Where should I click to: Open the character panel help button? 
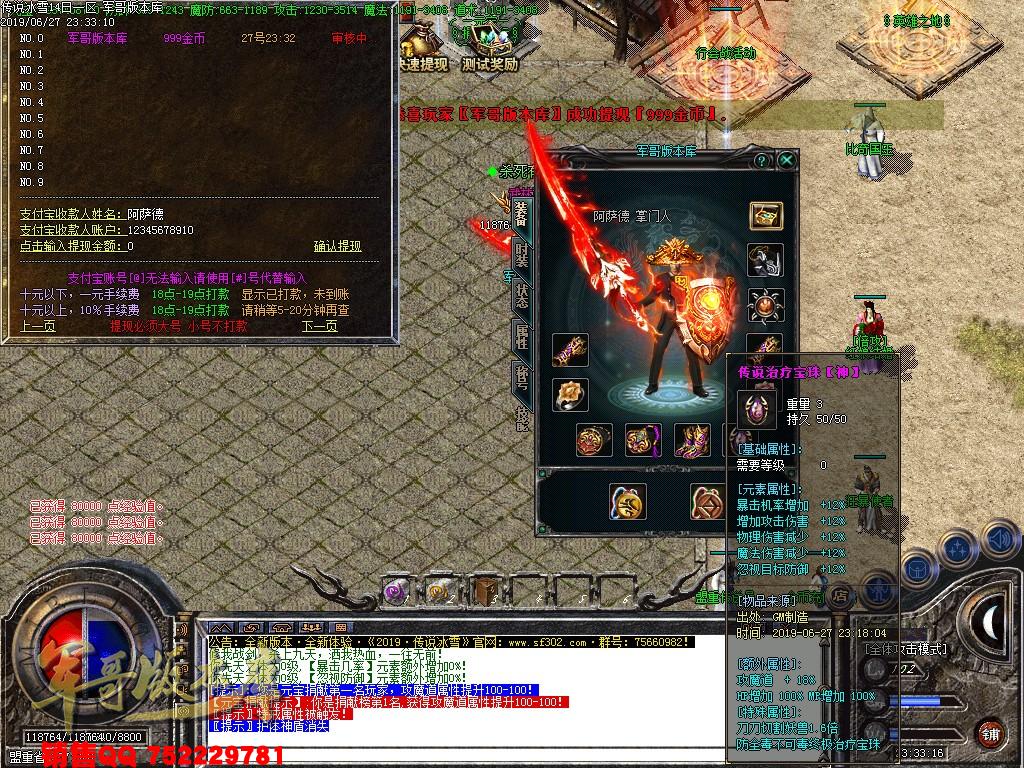click(763, 160)
